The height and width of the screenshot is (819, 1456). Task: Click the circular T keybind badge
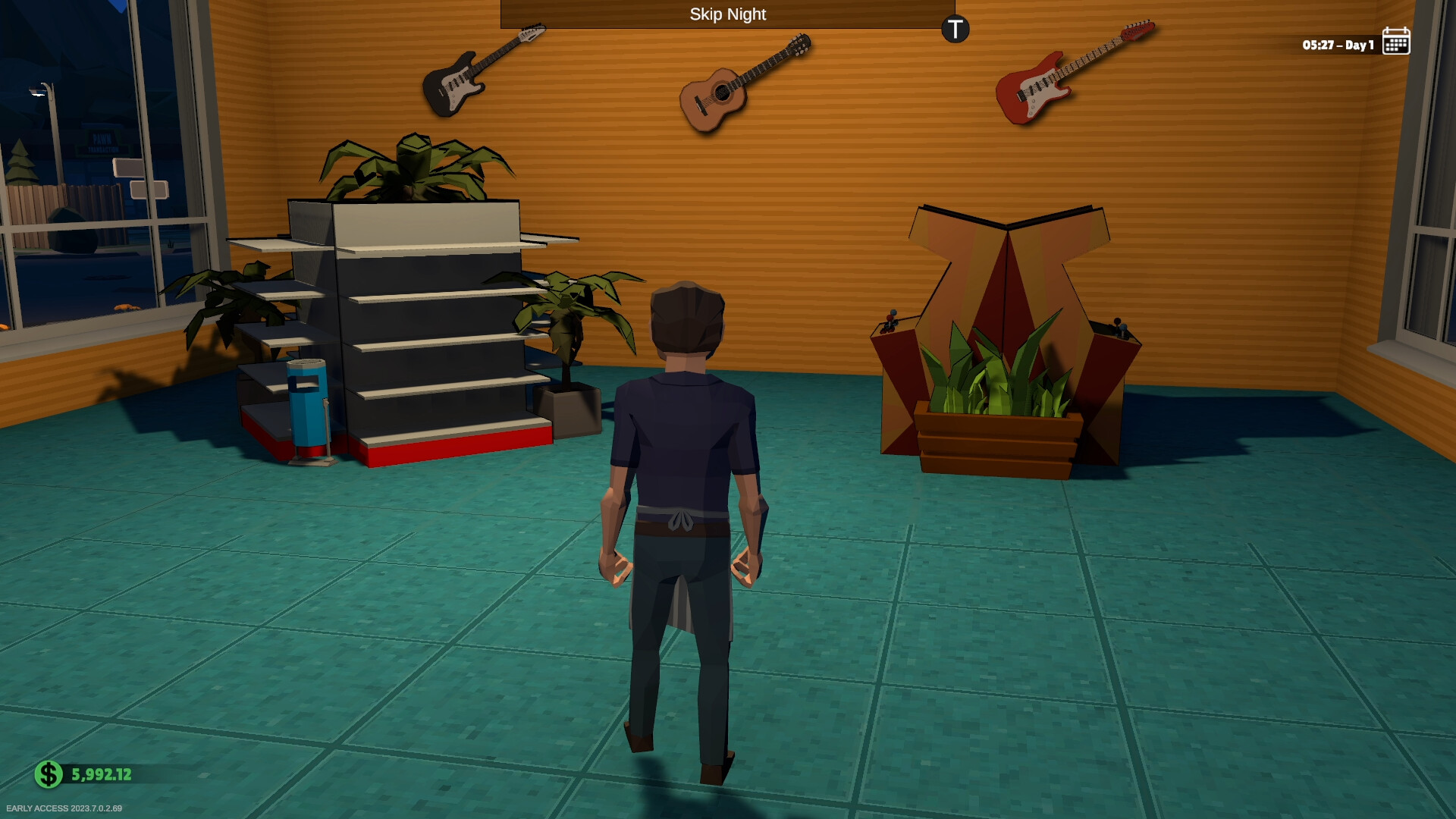coord(955,30)
